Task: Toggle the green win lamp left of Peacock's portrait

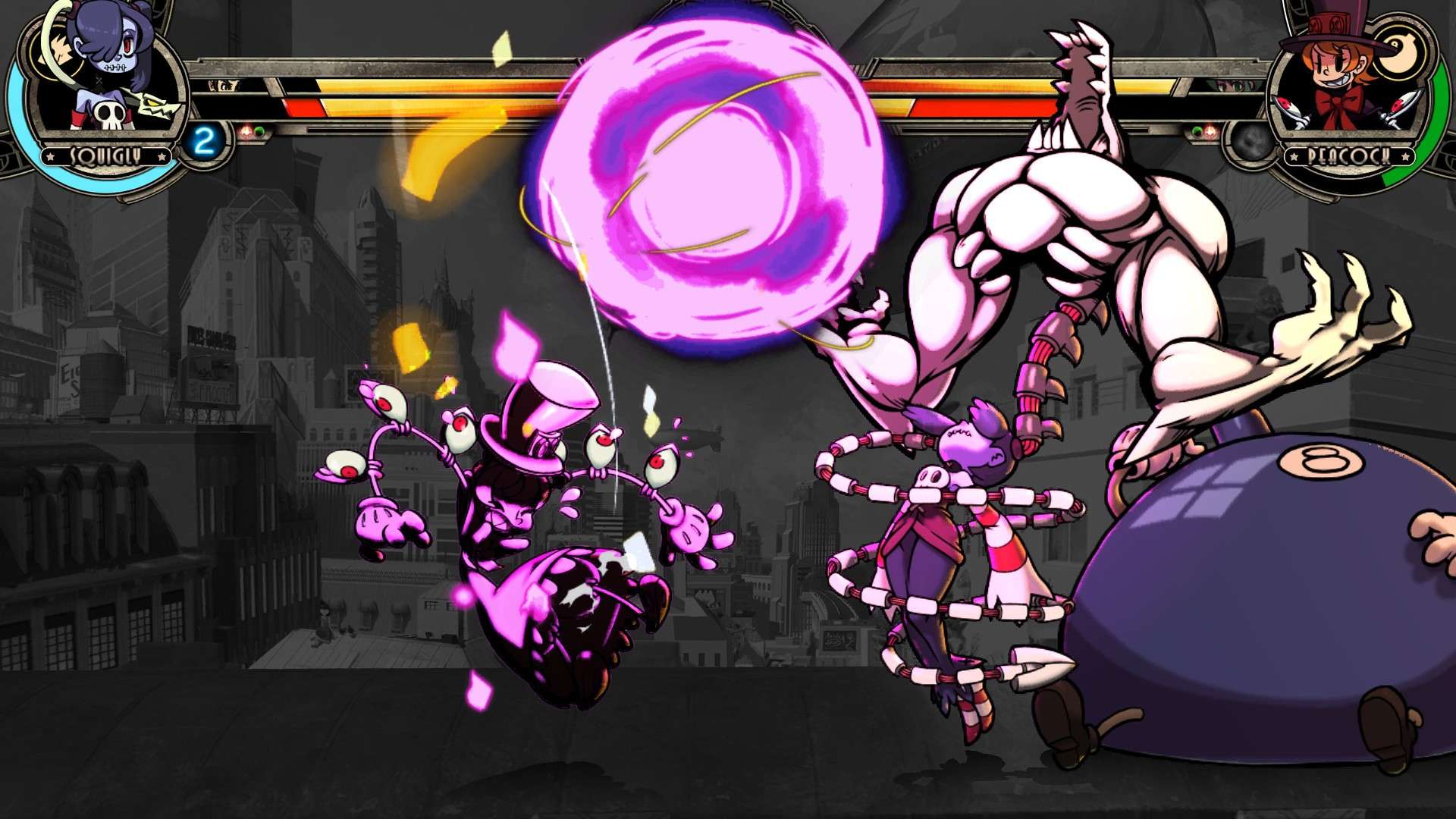Action: tap(1197, 130)
